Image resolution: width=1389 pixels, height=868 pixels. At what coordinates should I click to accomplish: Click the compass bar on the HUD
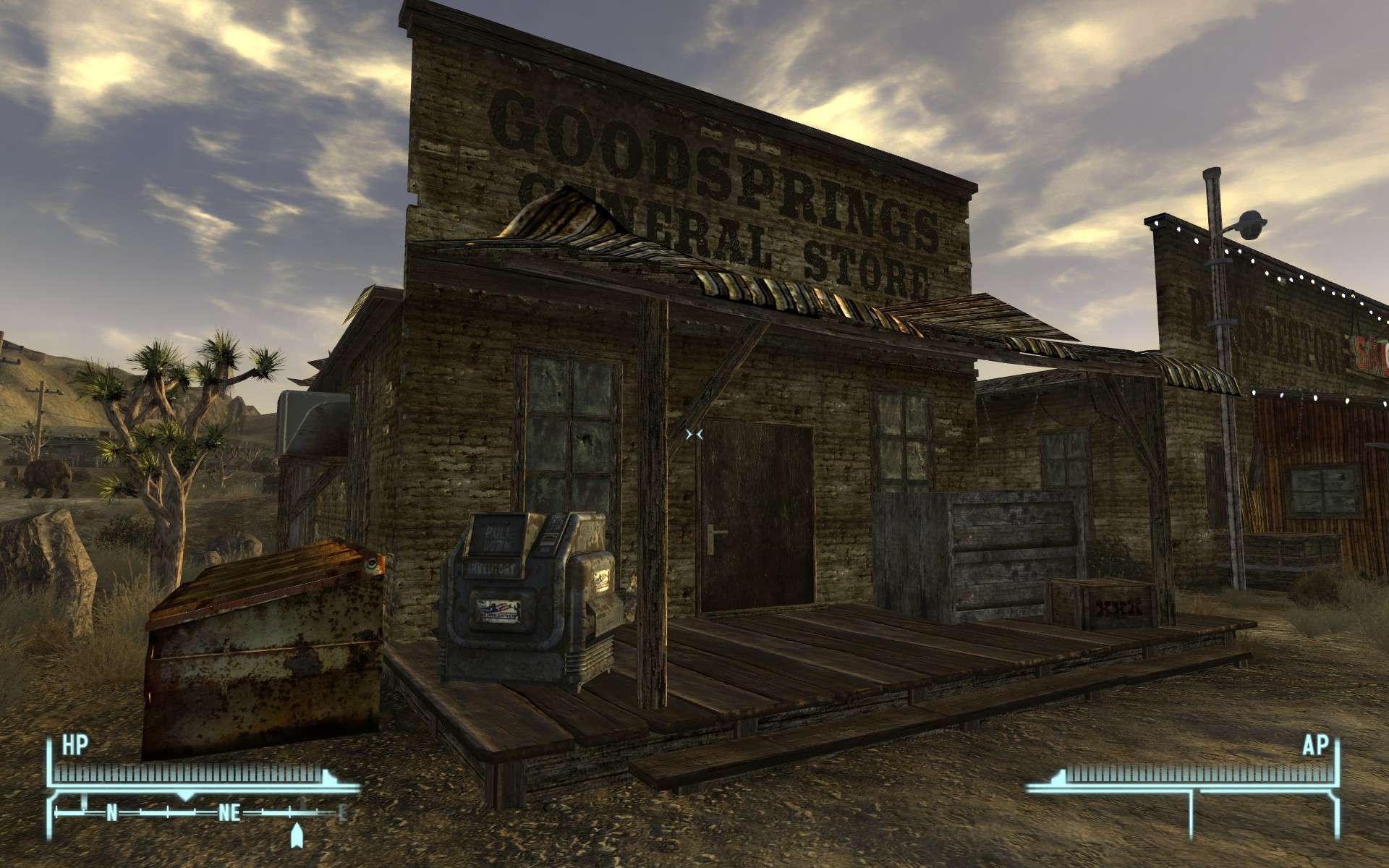pos(200,814)
